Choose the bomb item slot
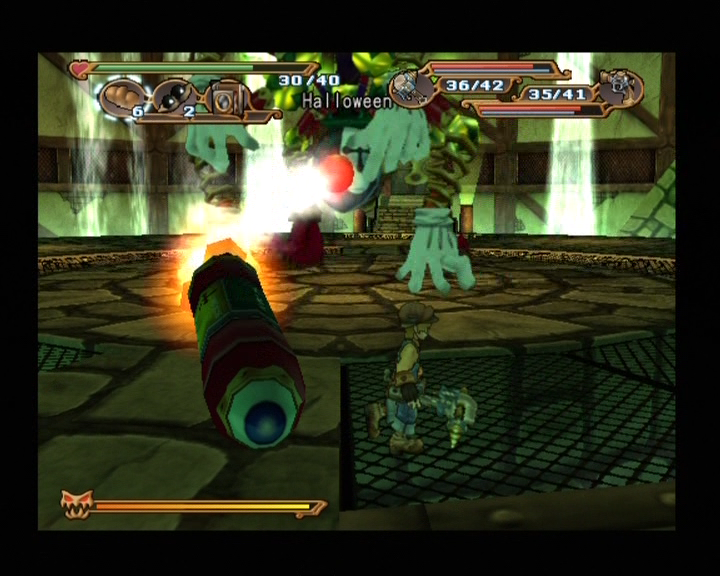The image size is (720, 576). pyautogui.click(x=173, y=98)
